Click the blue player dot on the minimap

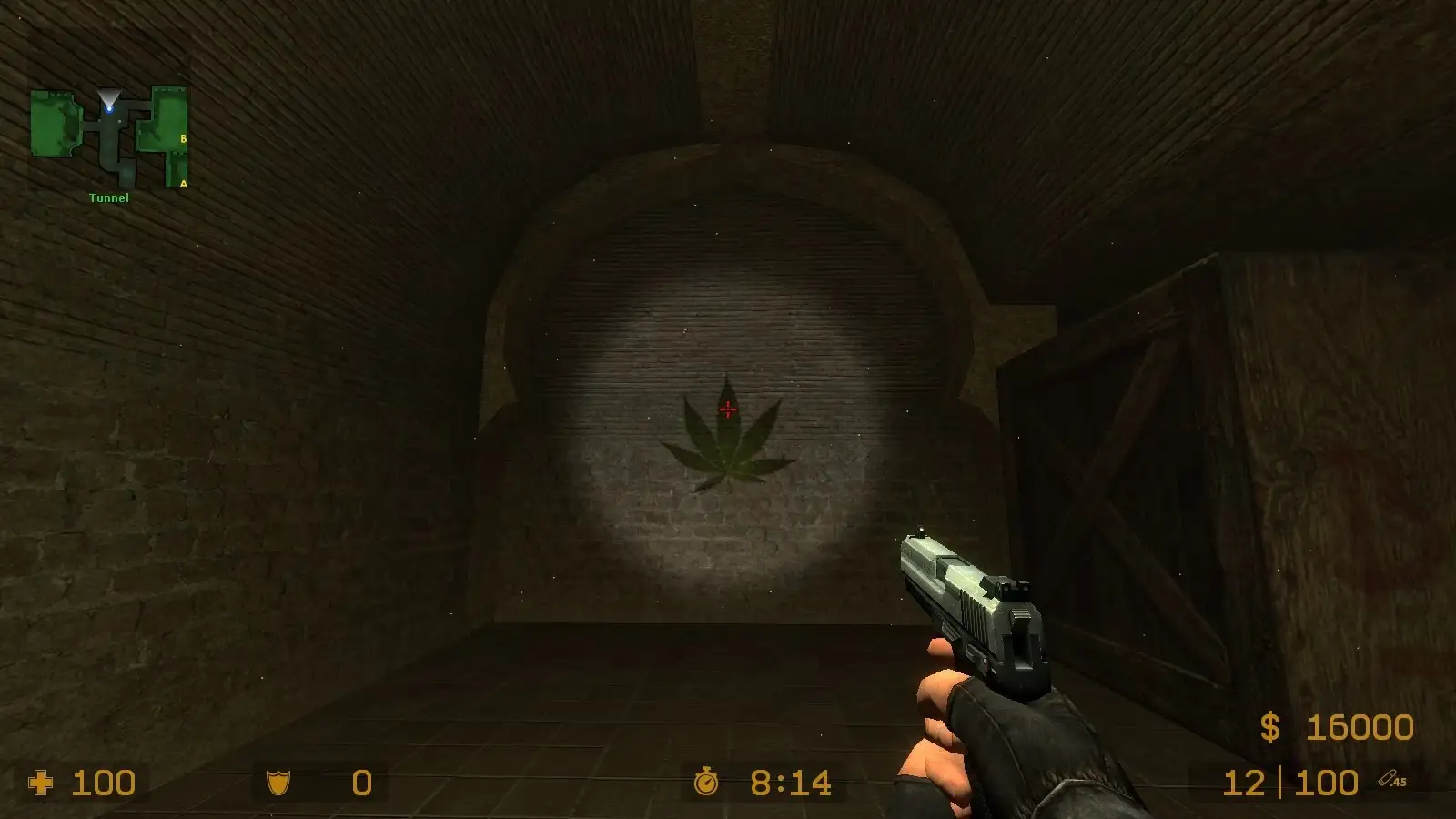111,107
